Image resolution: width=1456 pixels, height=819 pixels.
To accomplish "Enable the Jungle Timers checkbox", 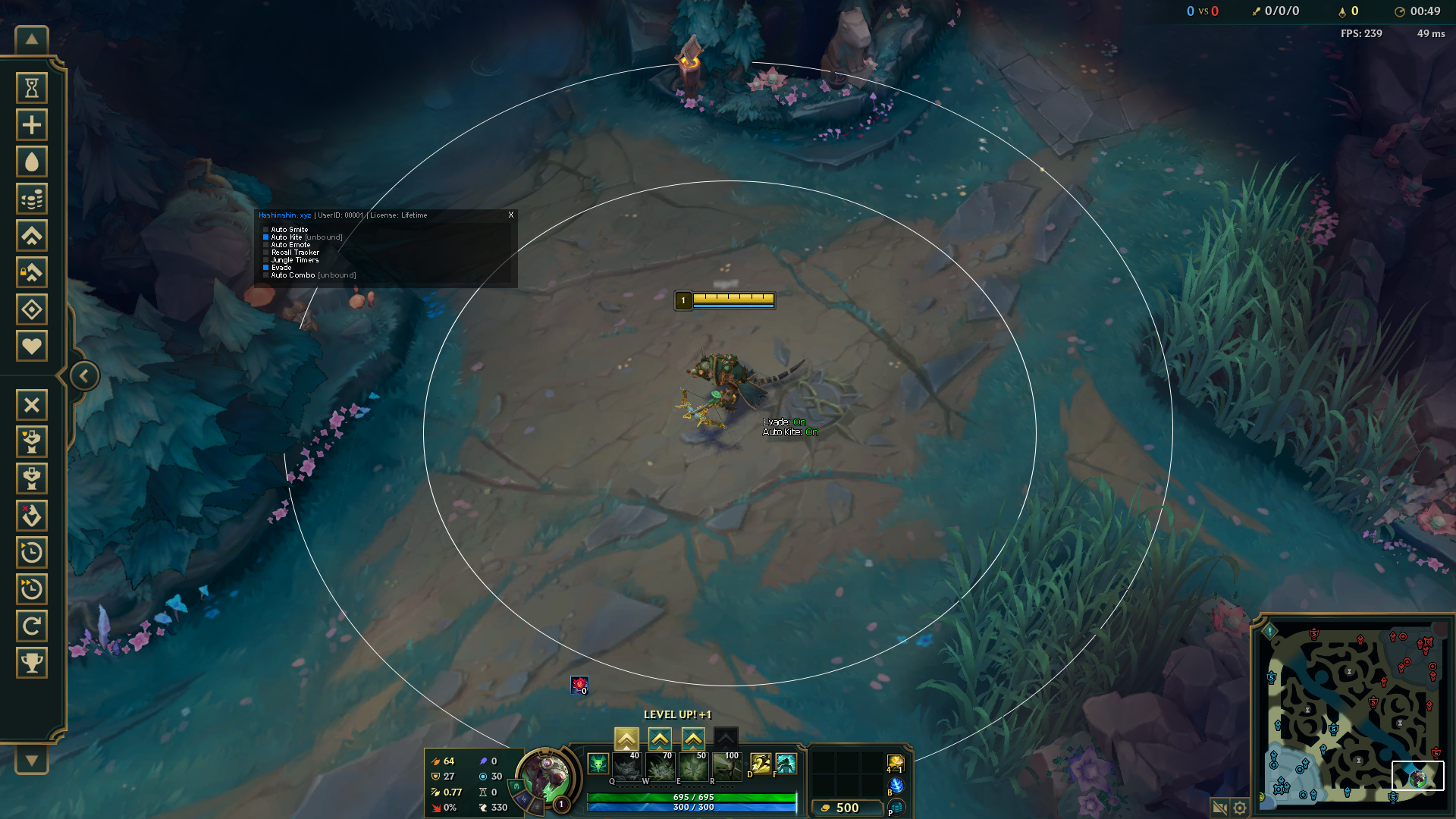I will 266,260.
